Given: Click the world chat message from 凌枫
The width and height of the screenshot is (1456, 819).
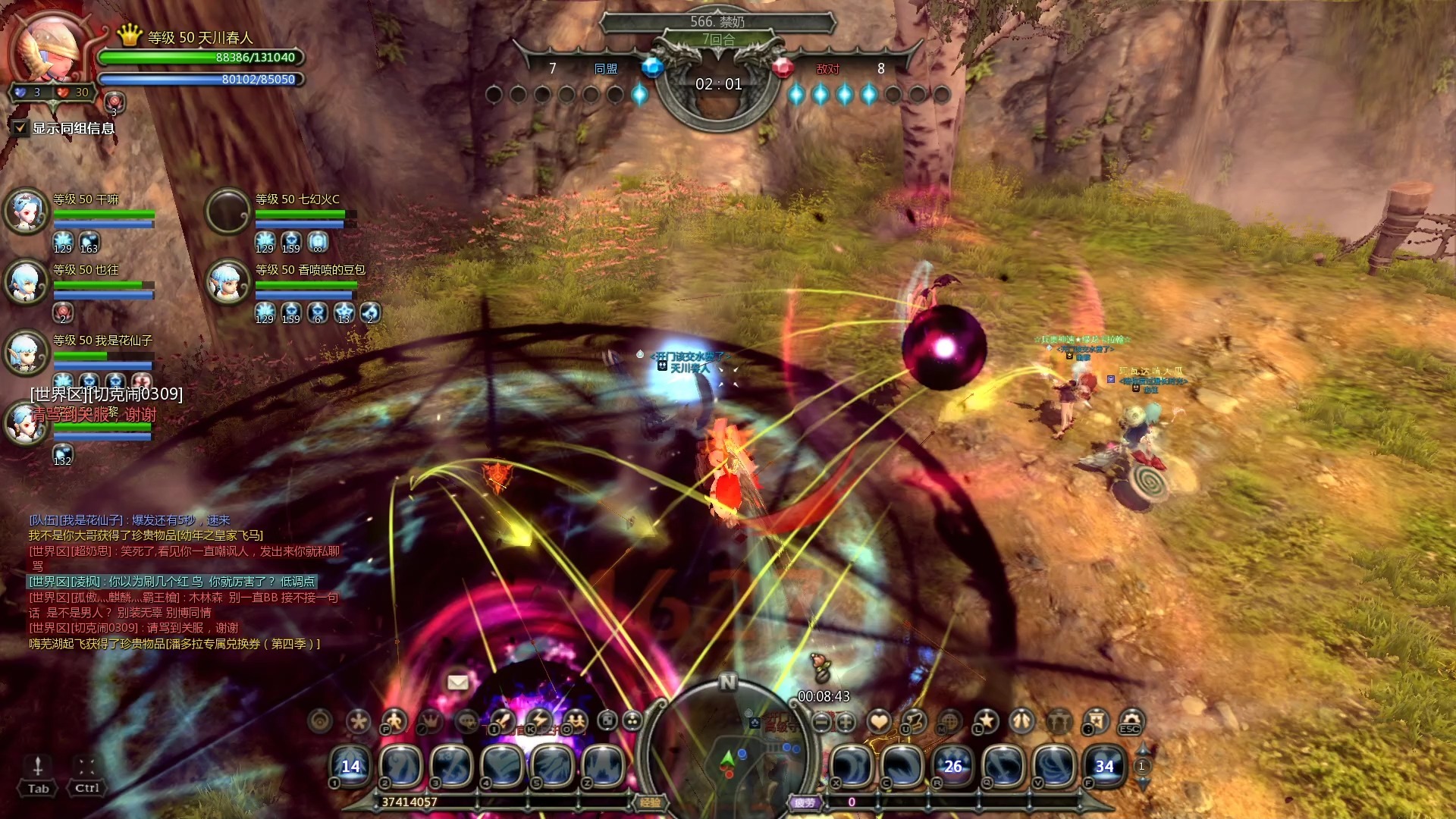Looking at the screenshot, I should click(172, 582).
